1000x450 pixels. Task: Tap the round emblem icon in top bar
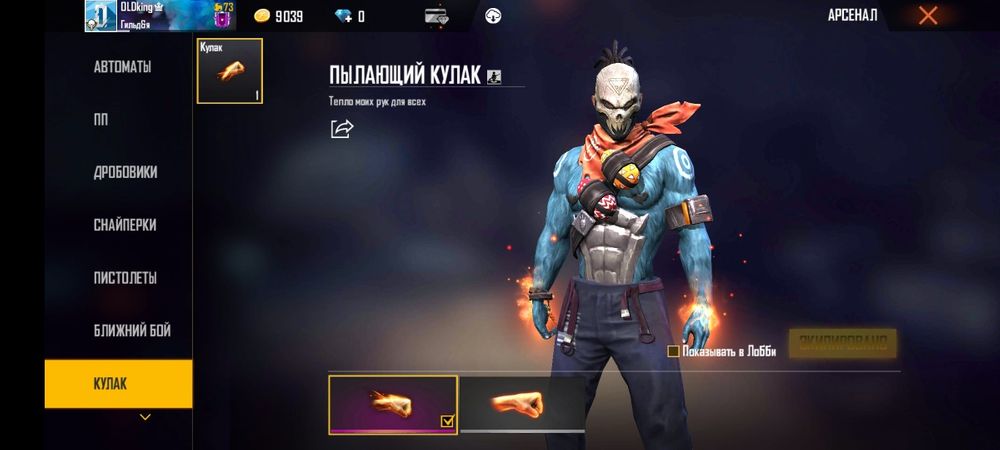493,16
